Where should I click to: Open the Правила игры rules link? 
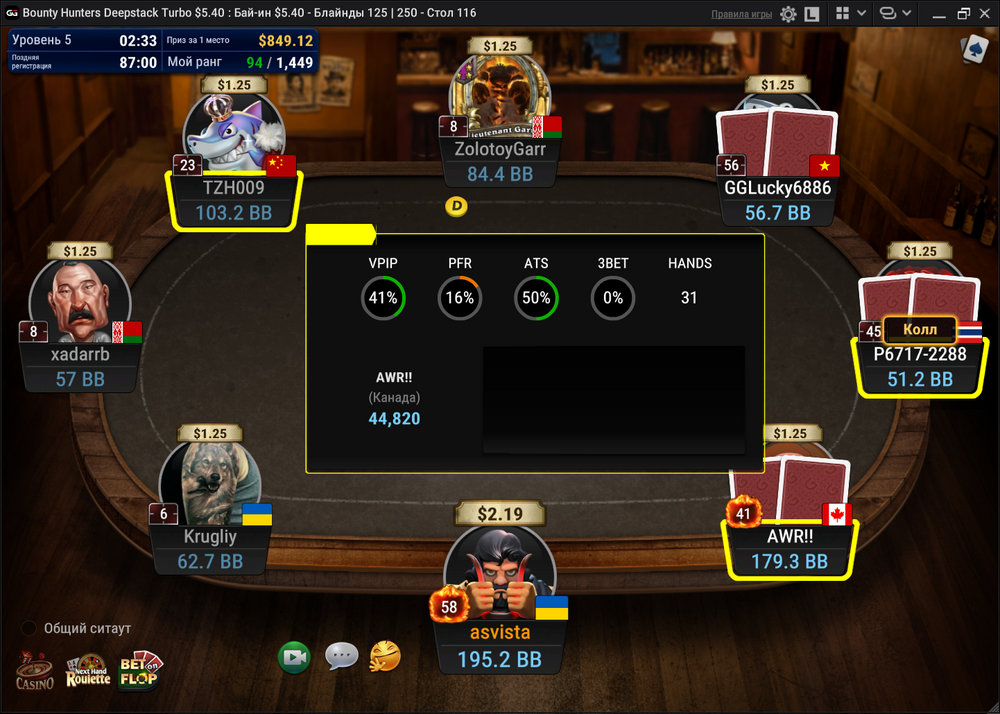point(741,14)
